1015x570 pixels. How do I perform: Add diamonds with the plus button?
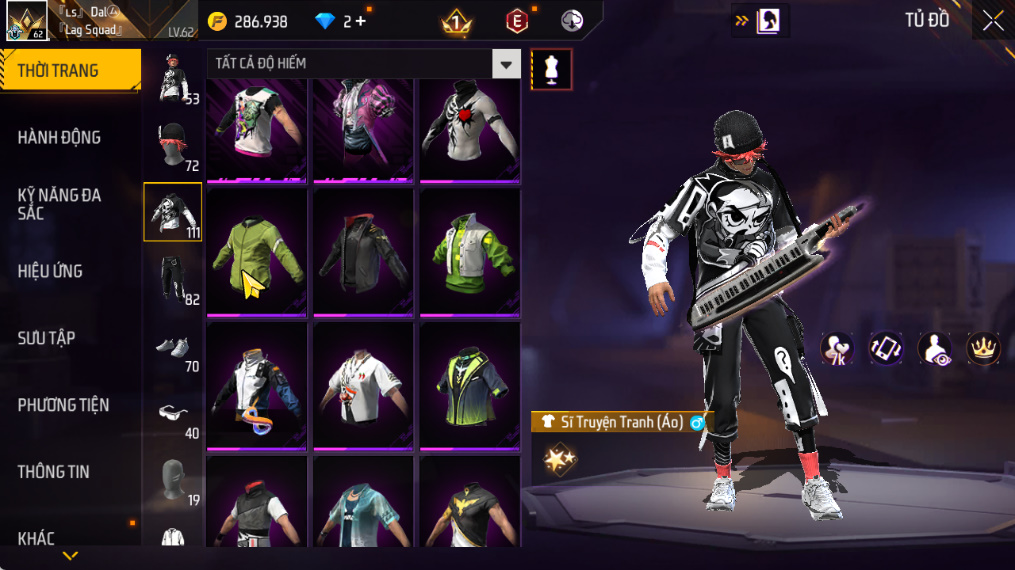pyautogui.click(x=361, y=21)
